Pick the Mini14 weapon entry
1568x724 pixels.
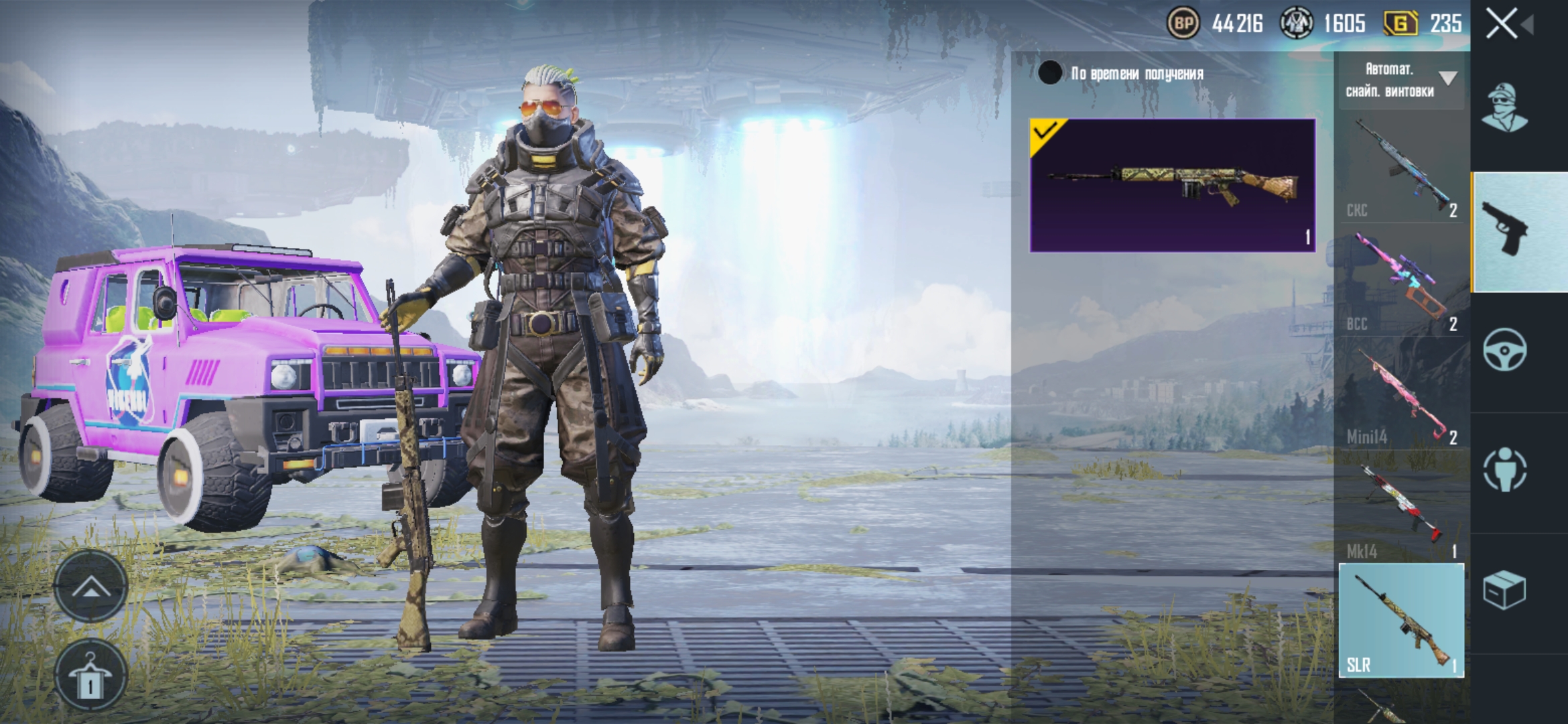pos(1400,394)
